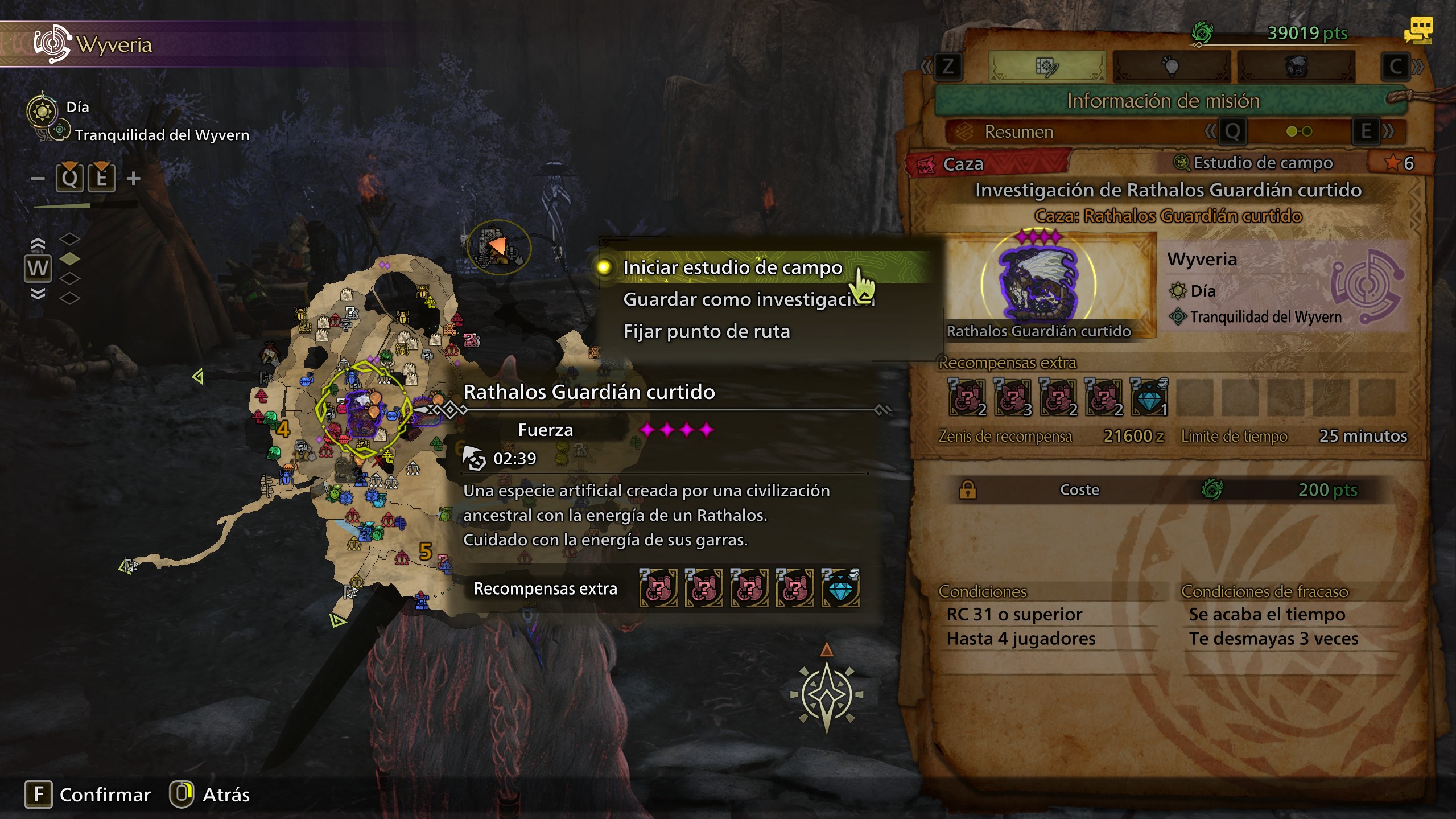The height and width of the screenshot is (819, 1456).
Task: Open the quest details tab with notepad icon
Action: (x=1047, y=67)
